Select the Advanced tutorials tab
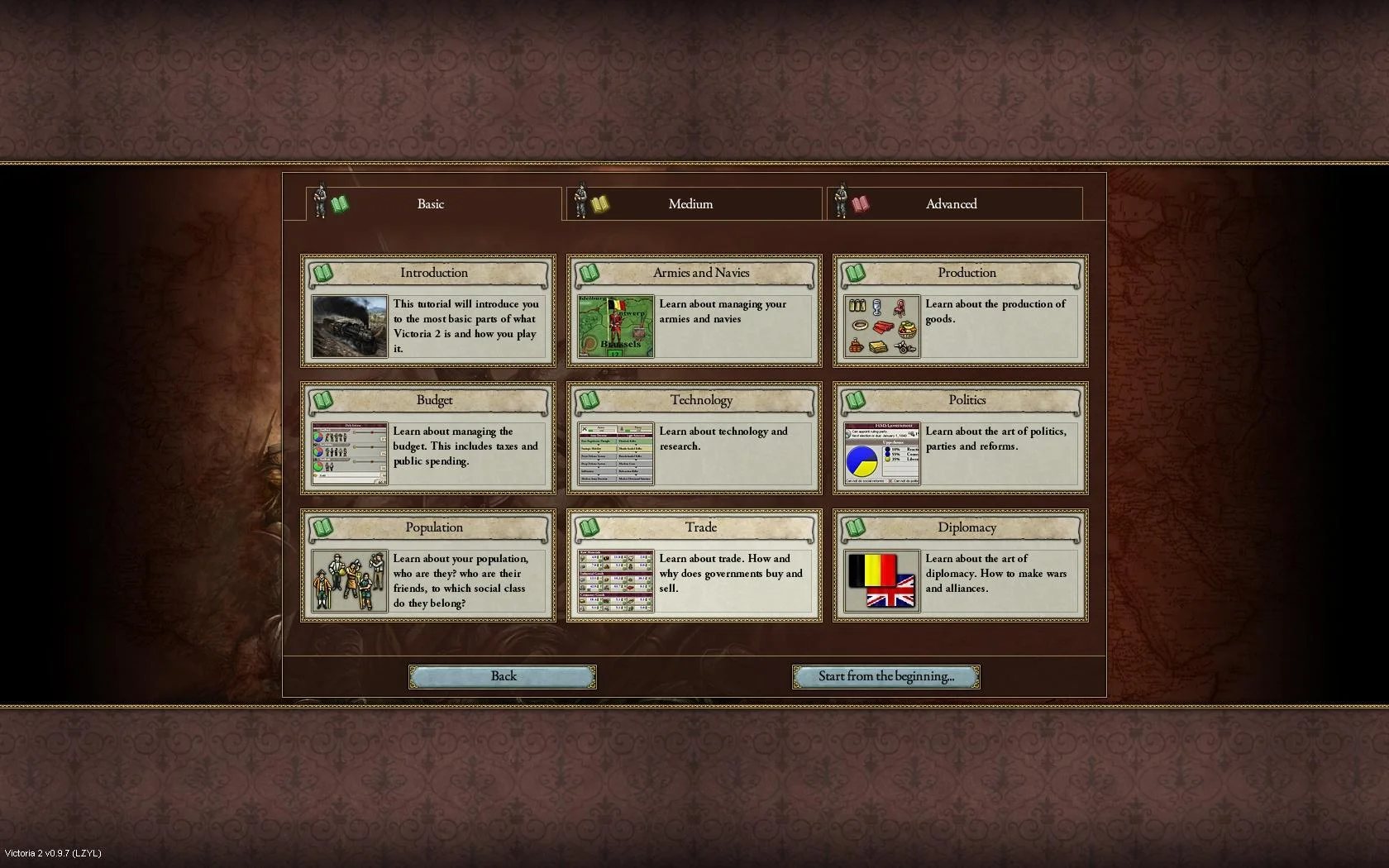Viewport: 1389px width, 868px height. [952, 204]
